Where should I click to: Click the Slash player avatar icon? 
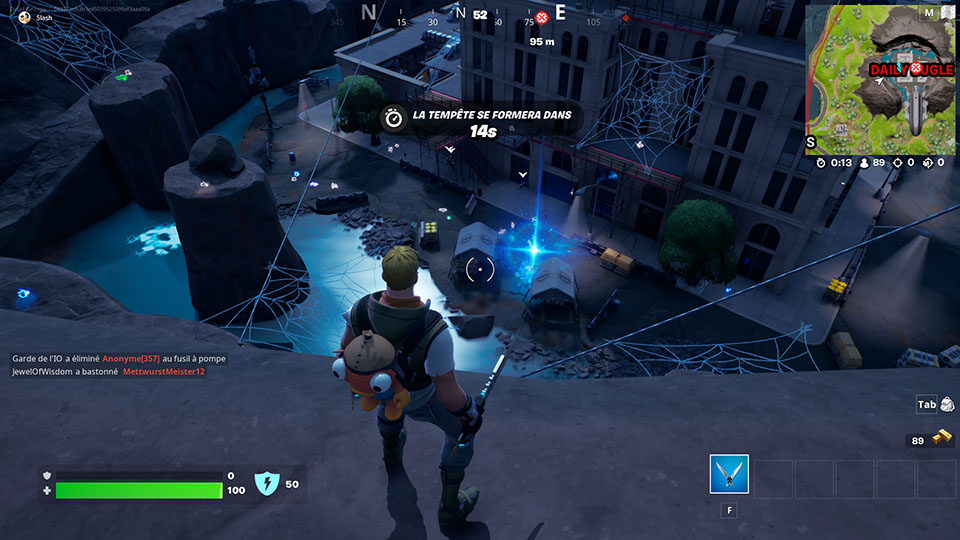click(x=24, y=17)
